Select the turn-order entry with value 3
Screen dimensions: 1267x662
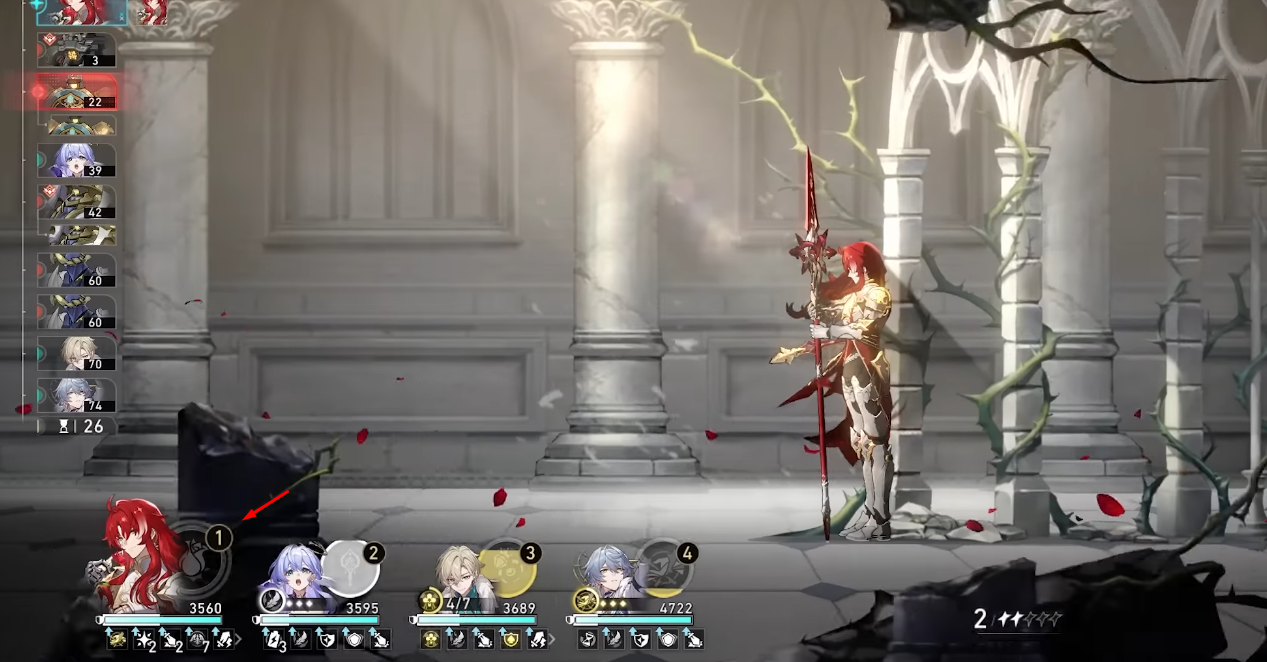(76, 50)
